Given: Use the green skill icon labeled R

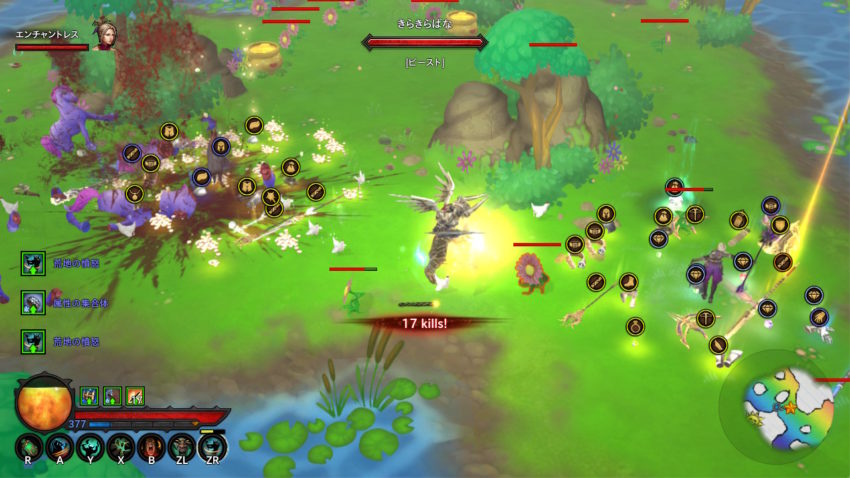Looking at the screenshot, I should tap(29, 446).
